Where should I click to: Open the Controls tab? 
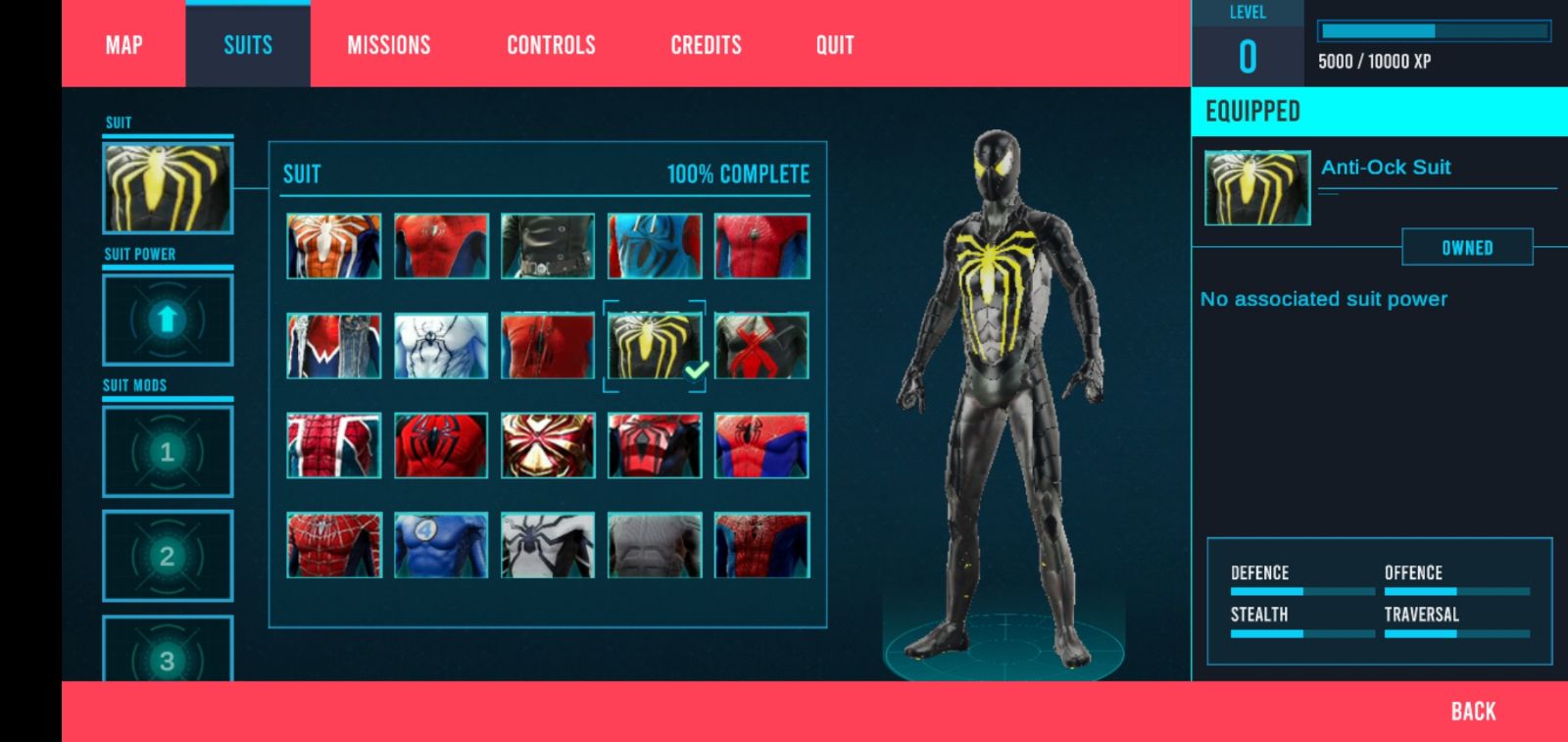point(551,45)
